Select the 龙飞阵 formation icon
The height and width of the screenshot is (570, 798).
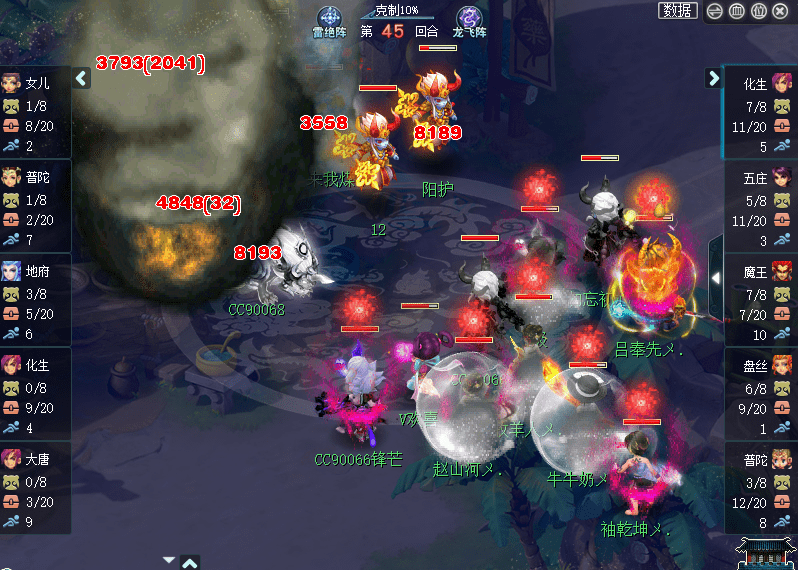click(x=468, y=20)
